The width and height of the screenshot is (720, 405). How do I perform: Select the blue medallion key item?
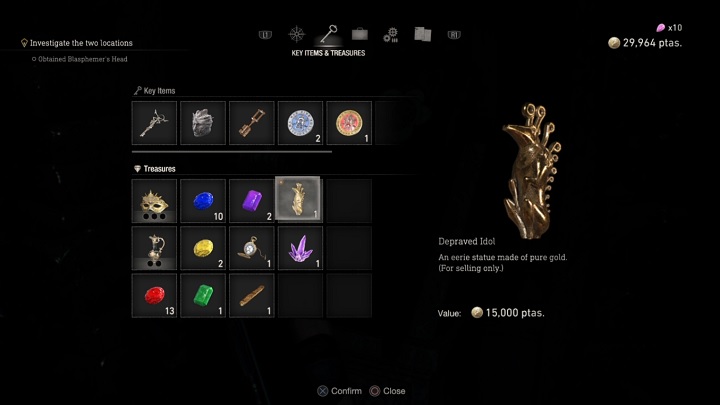pos(299,123)
